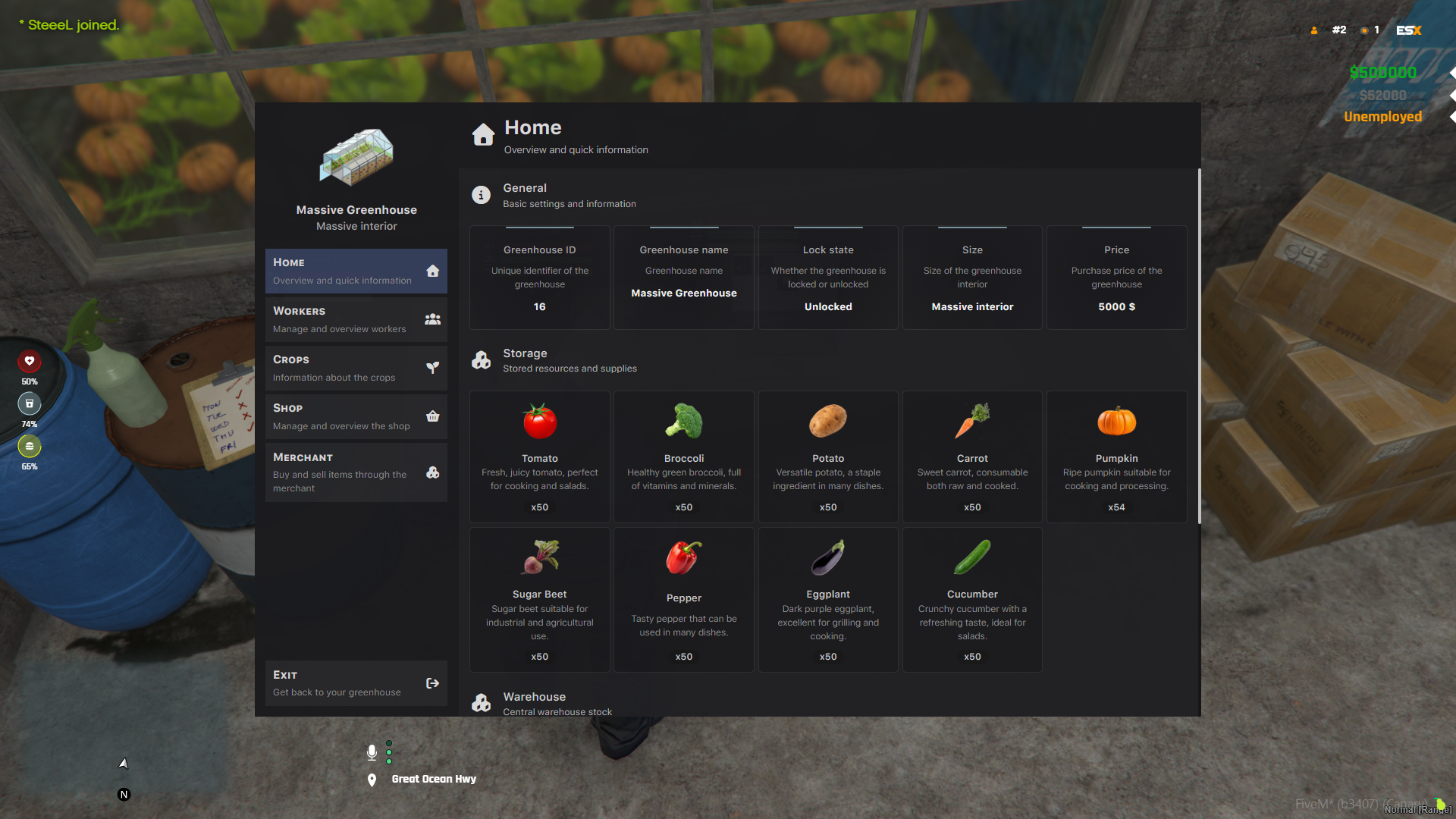Image resolution: width=1456 pixels, height=819 pixels.
Task: Select the Pumpkin storage item
Action: tap(1116, 457)
